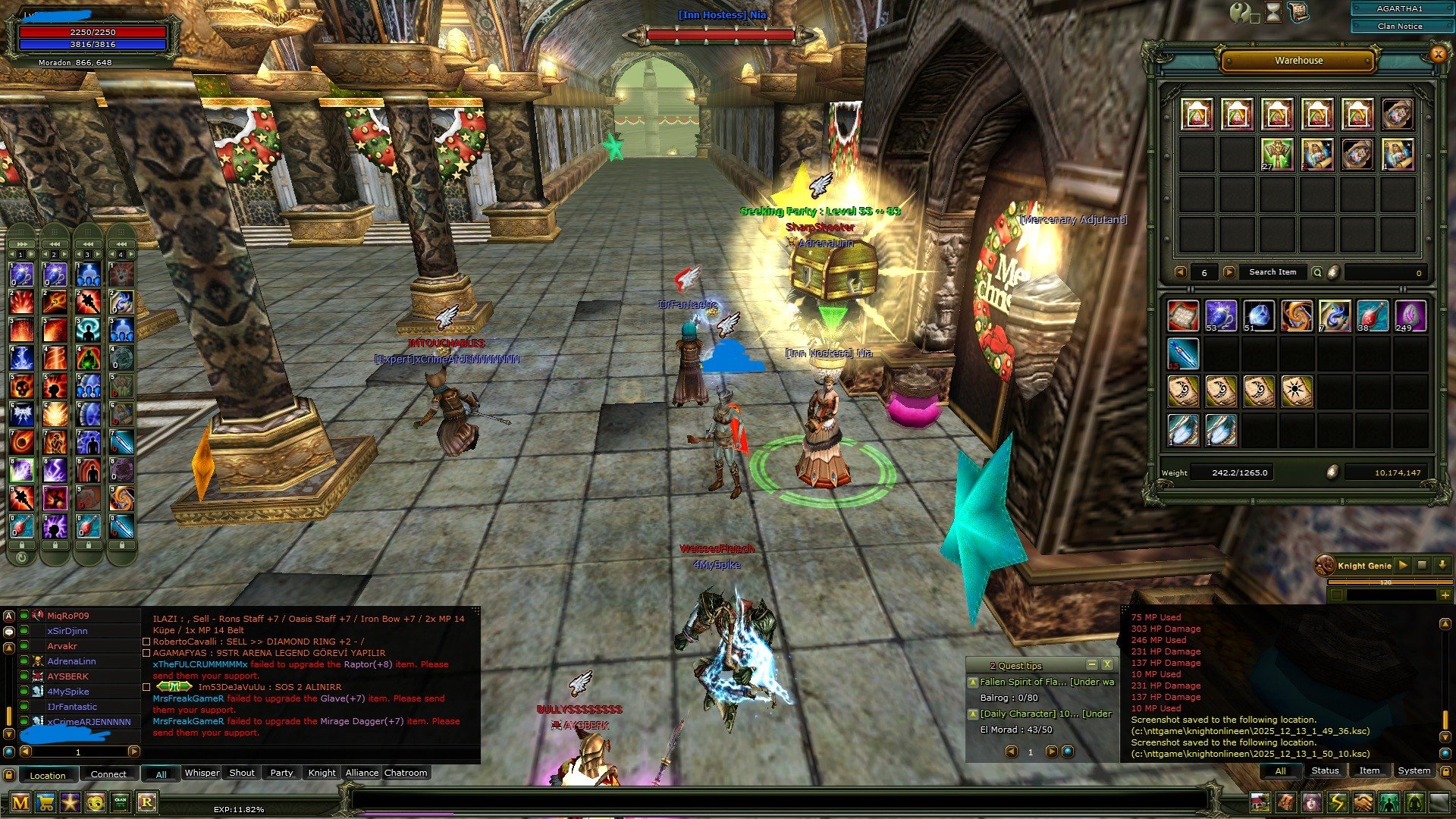Viewport: 1456px width, 819px height.
Task: Click the right arrow beside warehouse page 6
Action: [1229, 272]
